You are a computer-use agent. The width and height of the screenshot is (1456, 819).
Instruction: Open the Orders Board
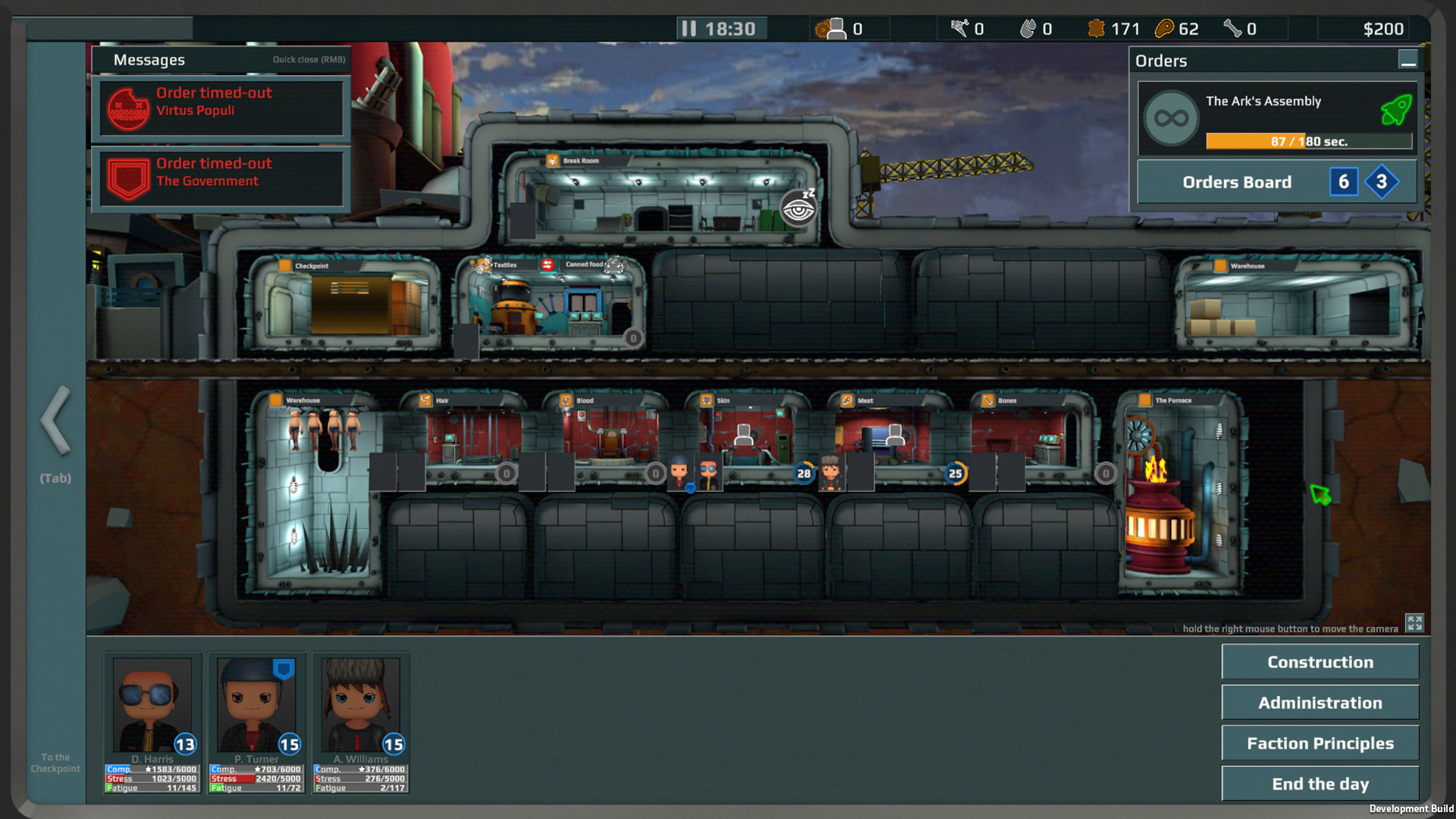[1237, 182]
